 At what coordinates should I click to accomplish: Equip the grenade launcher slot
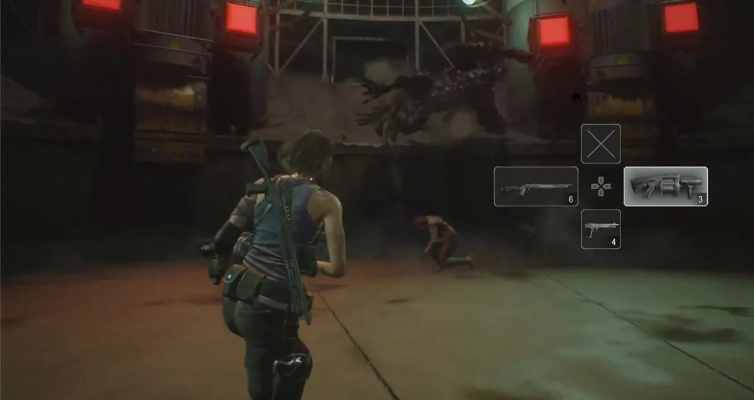click(x=665, y=187)
